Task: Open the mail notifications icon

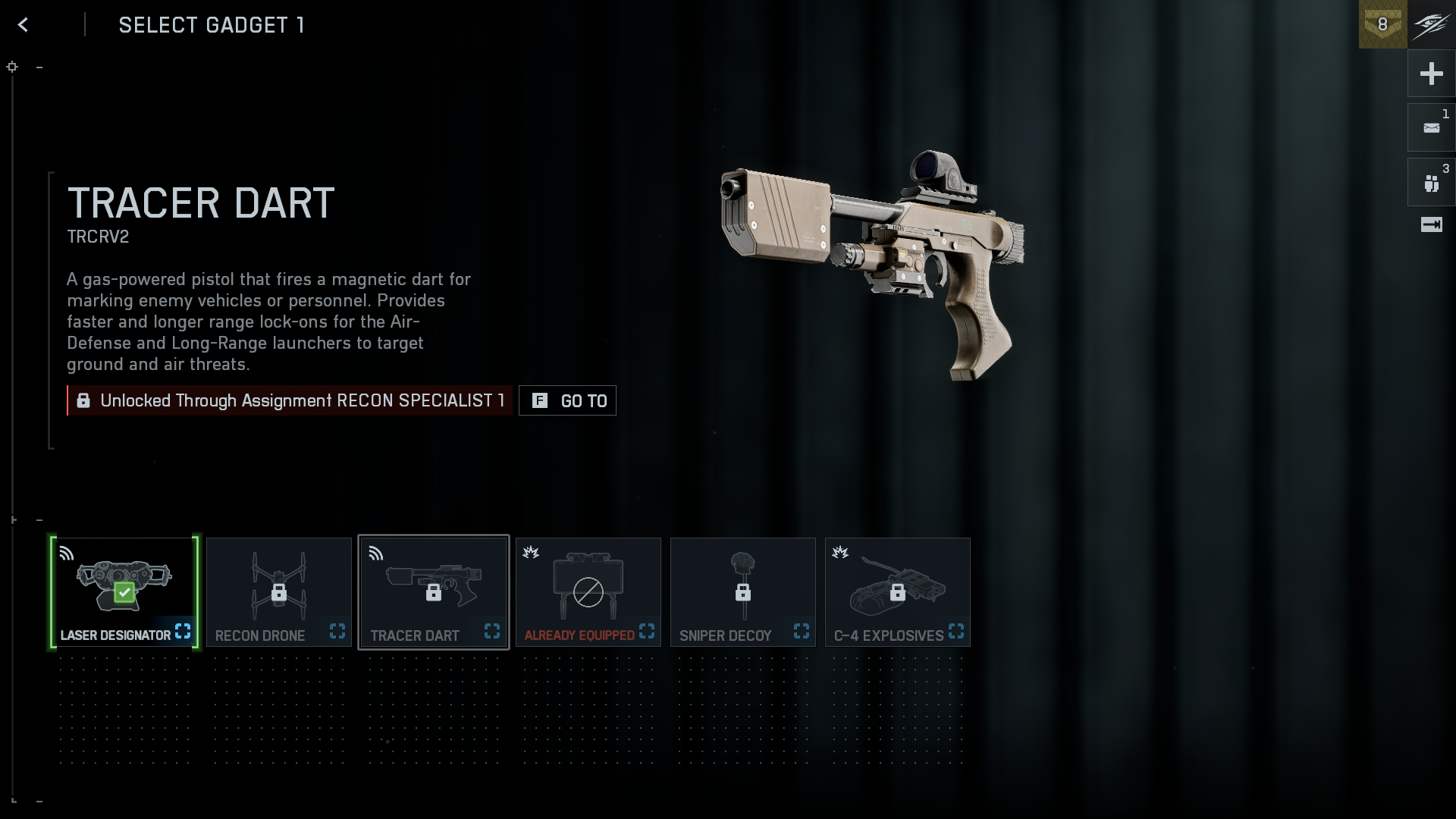Action: 1431,128
